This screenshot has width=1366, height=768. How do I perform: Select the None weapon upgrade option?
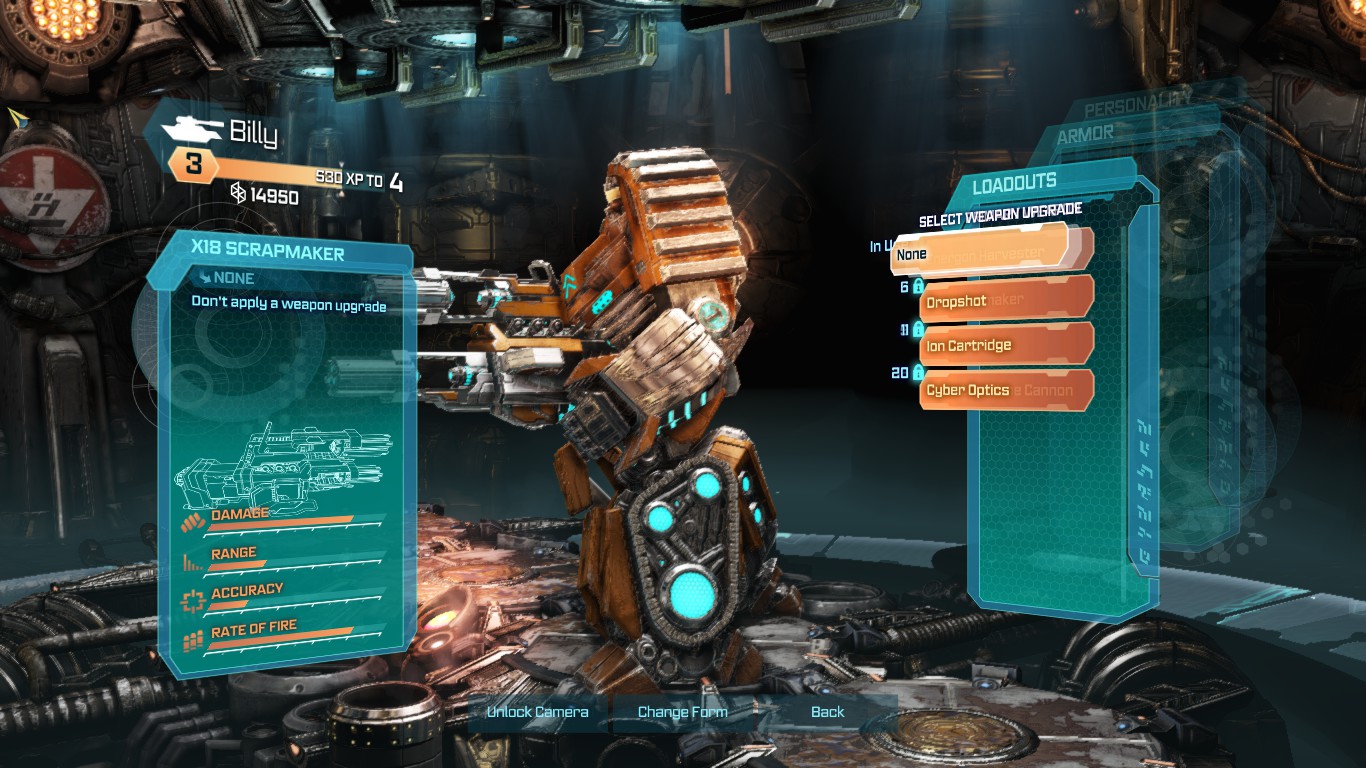[978, 254]
